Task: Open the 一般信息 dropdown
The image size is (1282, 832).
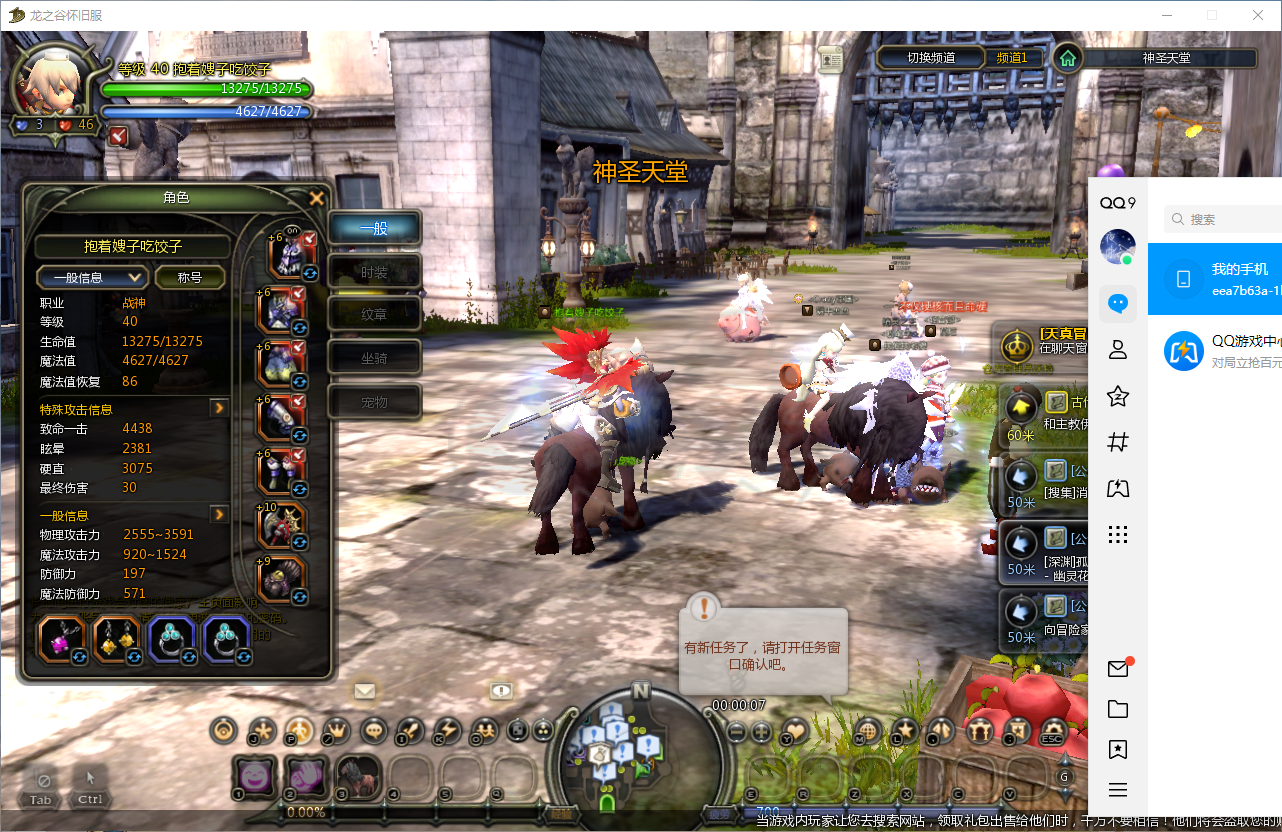Action: [92, 277]
